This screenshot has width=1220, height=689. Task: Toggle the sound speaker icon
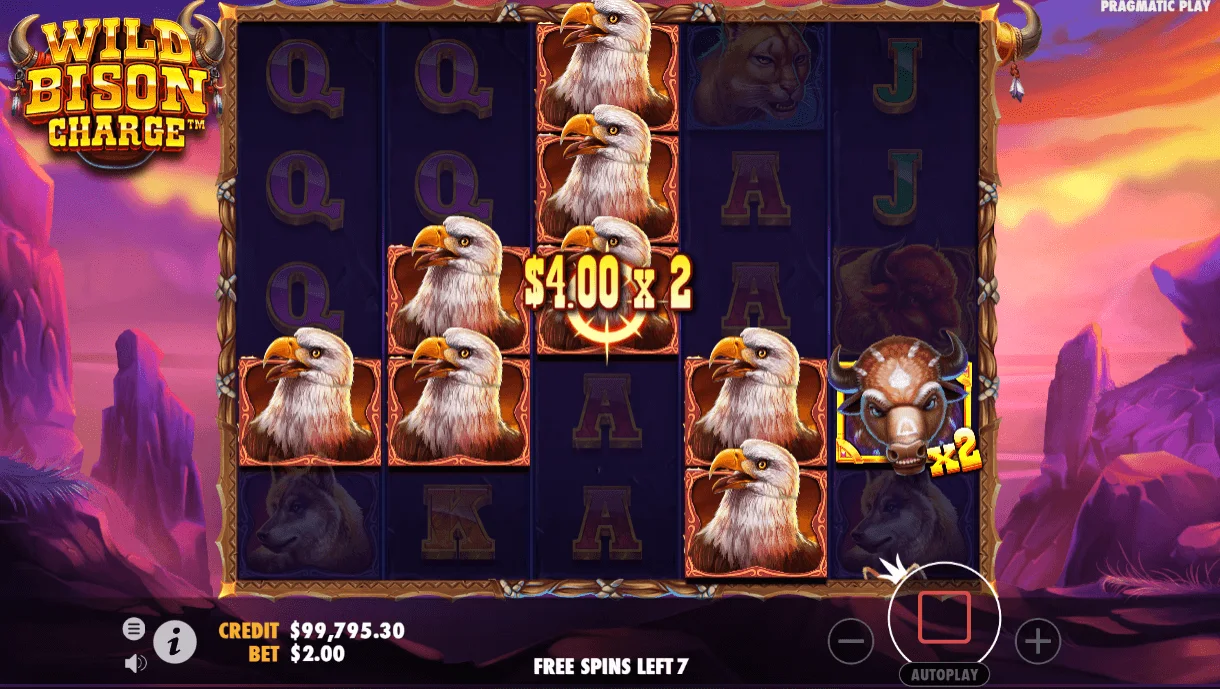135,662
